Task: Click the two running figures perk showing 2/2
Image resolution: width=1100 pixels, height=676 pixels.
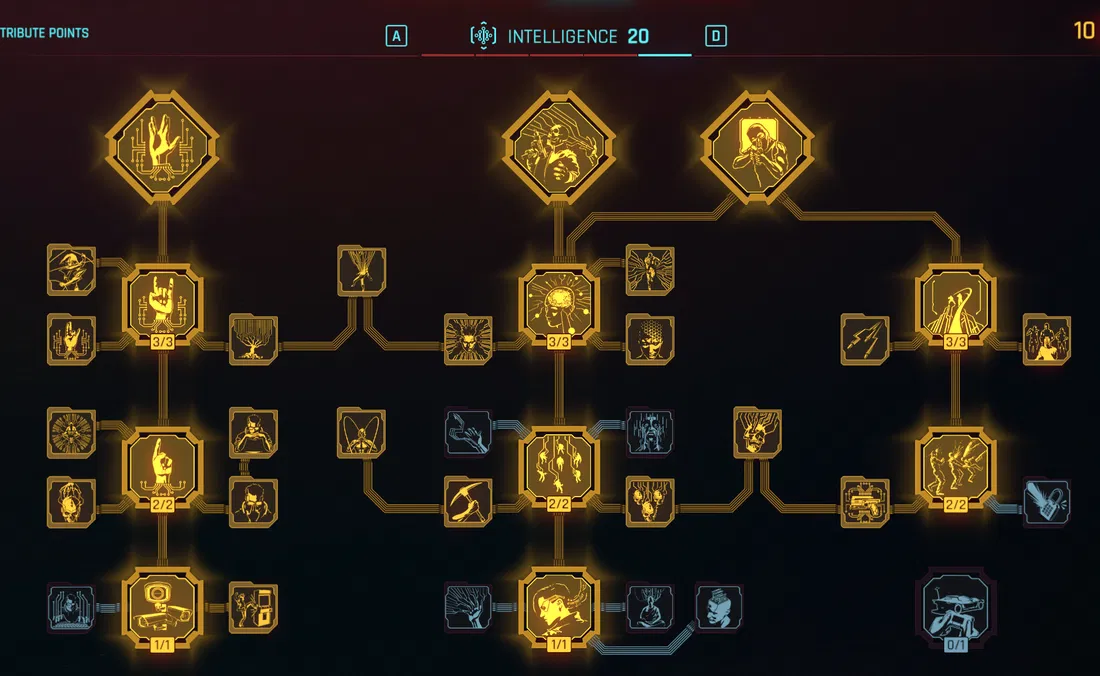Action: pos(955,467)
